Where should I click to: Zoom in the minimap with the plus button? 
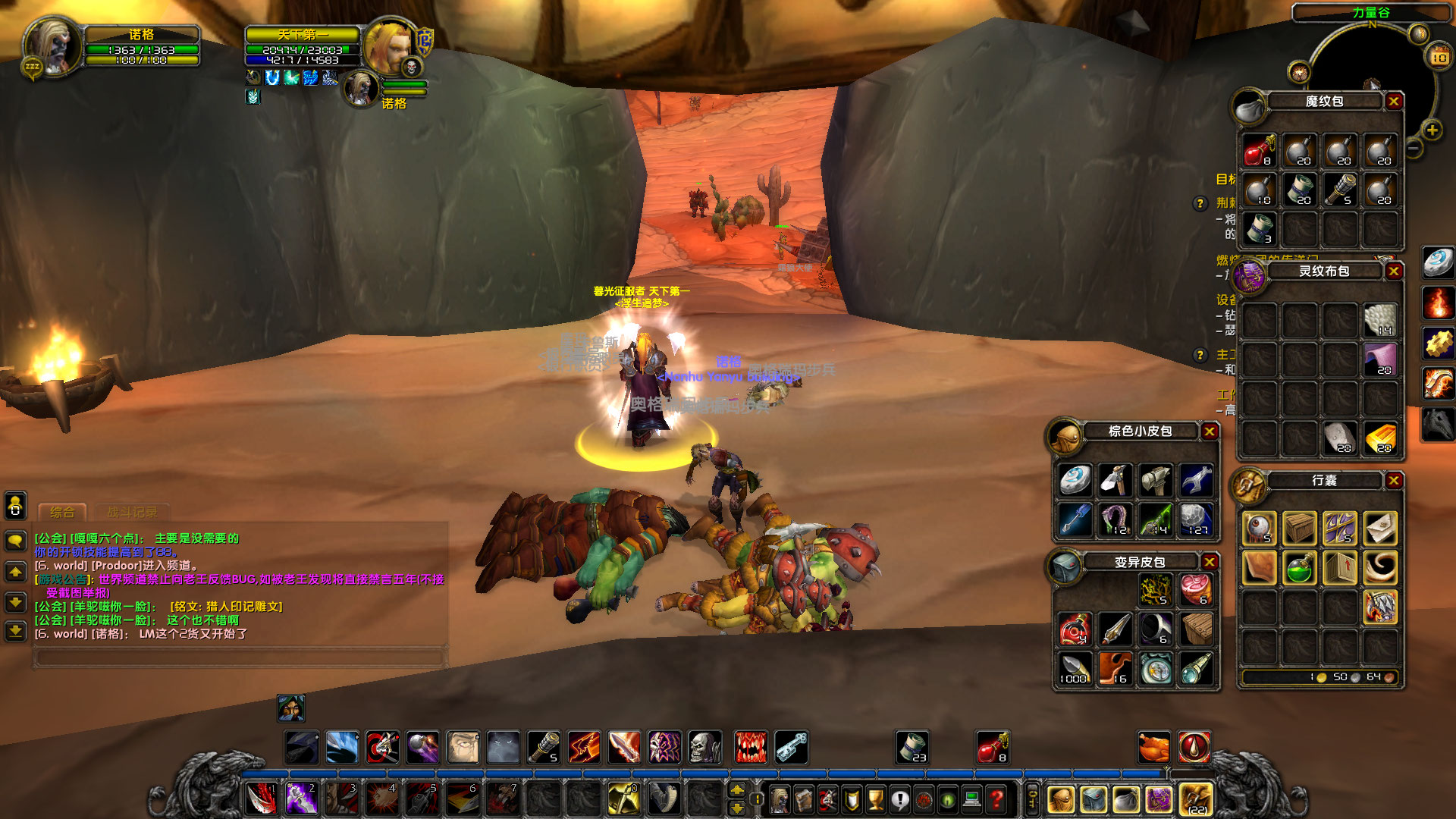click(x=1432, y=130)
